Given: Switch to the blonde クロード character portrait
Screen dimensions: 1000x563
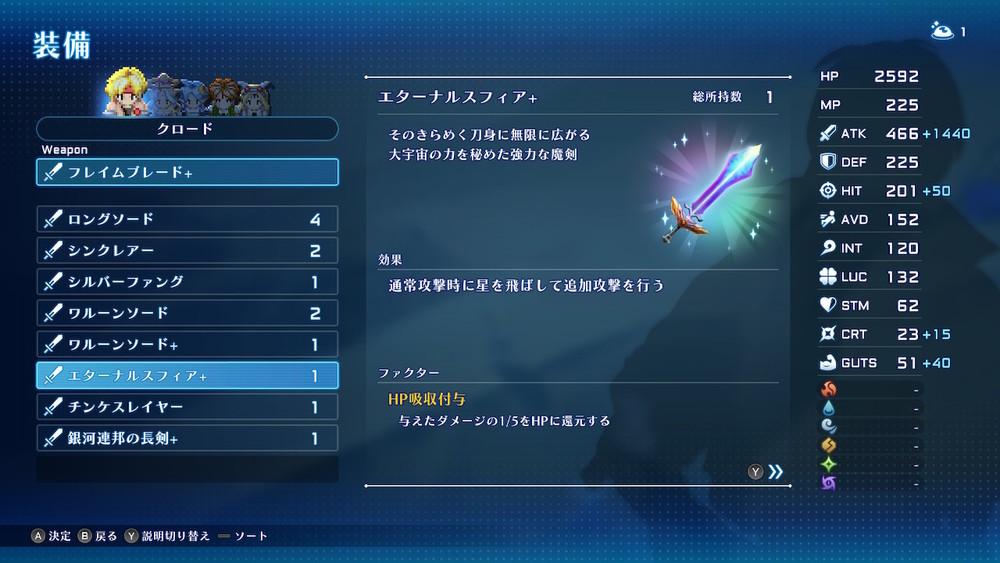Looking at the screenshot, I should pos(126,91).
